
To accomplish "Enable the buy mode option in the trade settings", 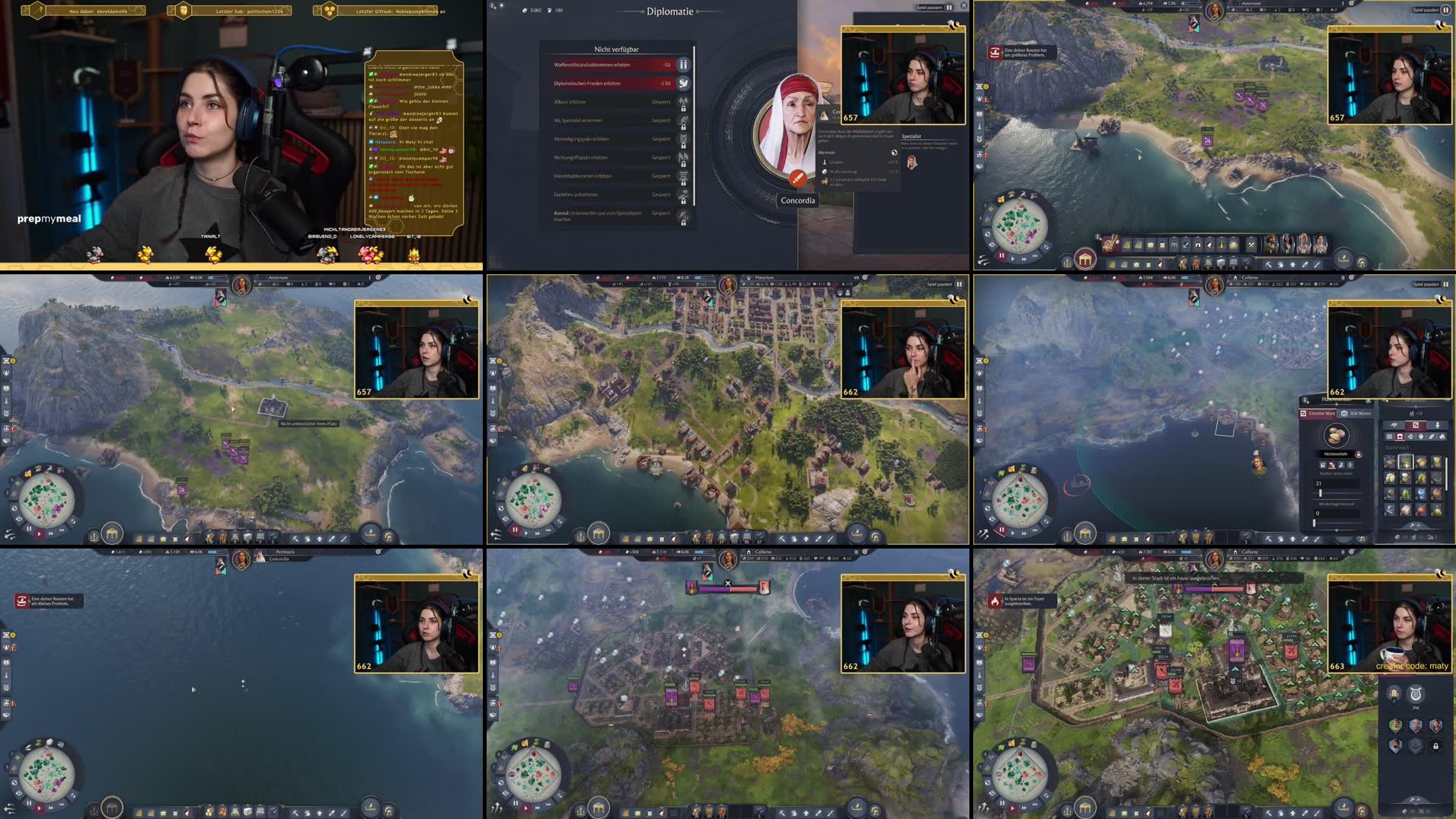I will (1333, 465).
